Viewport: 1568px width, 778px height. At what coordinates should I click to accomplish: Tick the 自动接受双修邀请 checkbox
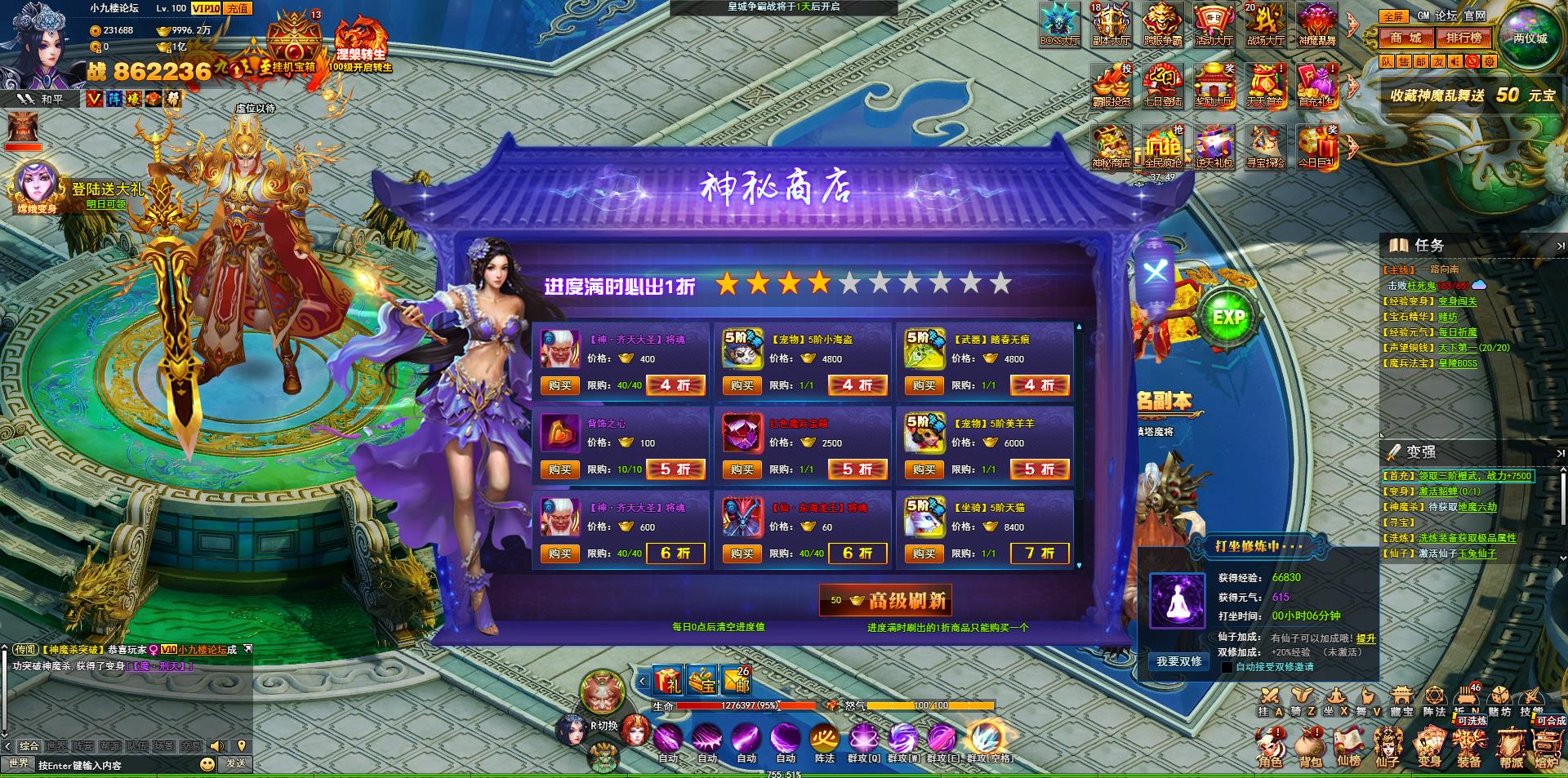point(1226,667)
